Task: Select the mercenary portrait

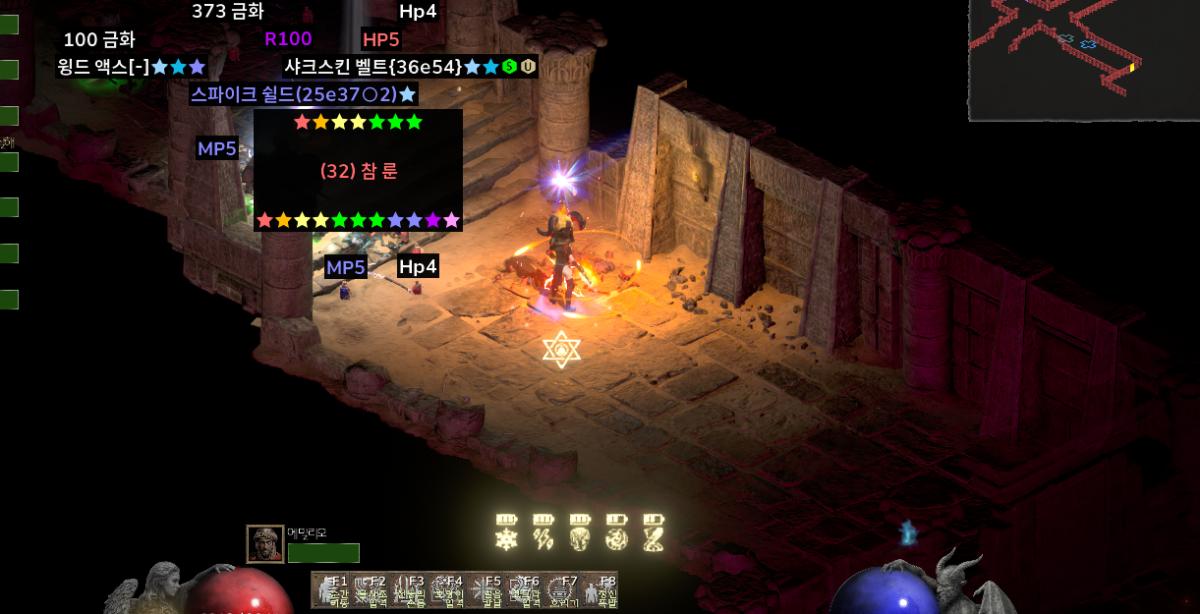Action: 265,543
